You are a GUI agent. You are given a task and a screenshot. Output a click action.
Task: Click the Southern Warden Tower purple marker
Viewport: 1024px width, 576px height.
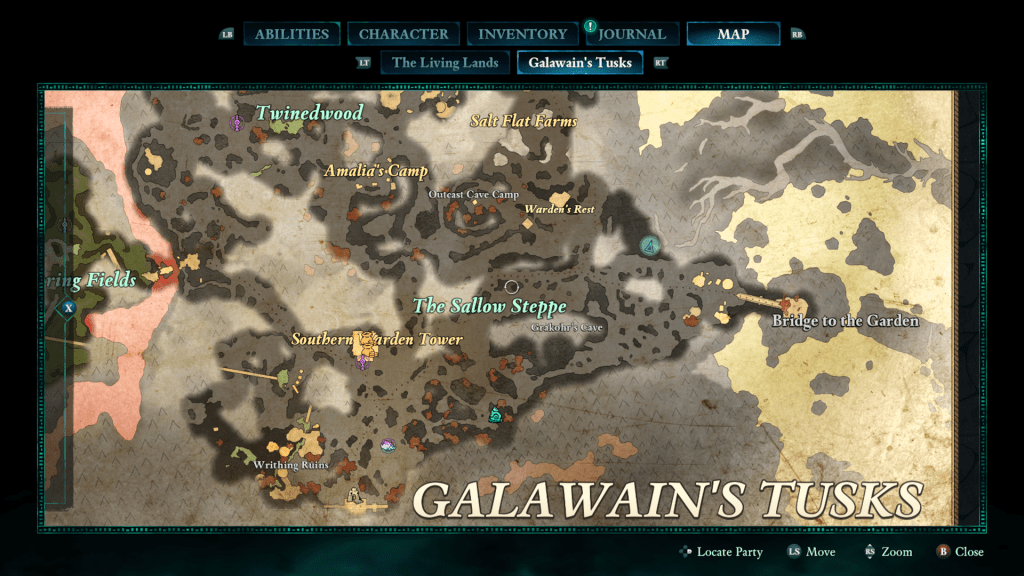click(362, 362)
